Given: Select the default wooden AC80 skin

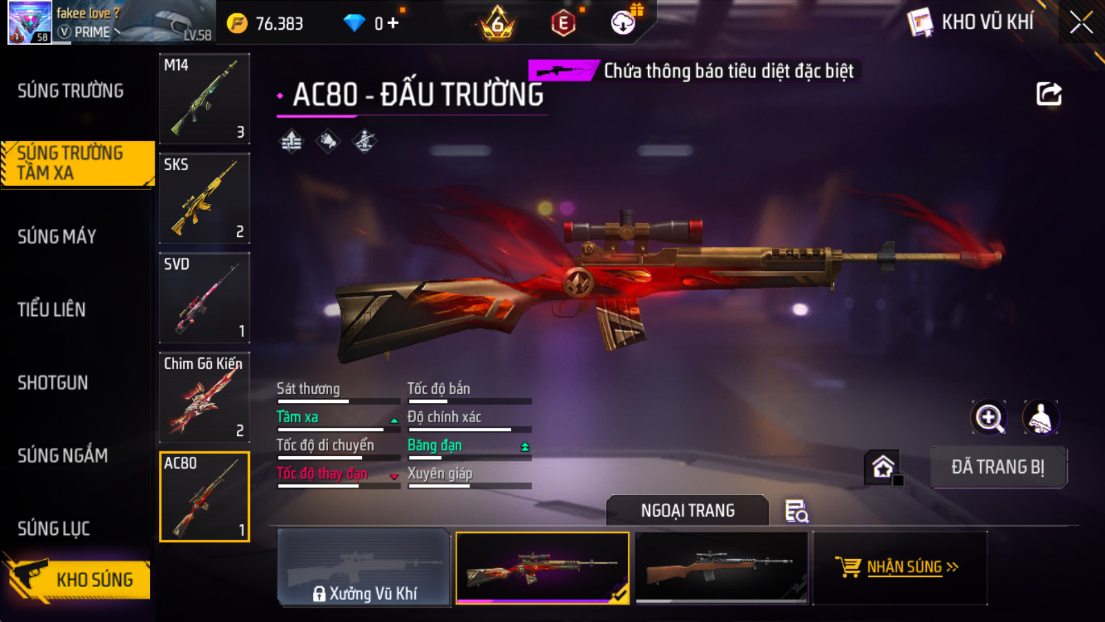Looking at the screenshot, I should (721, 568).
